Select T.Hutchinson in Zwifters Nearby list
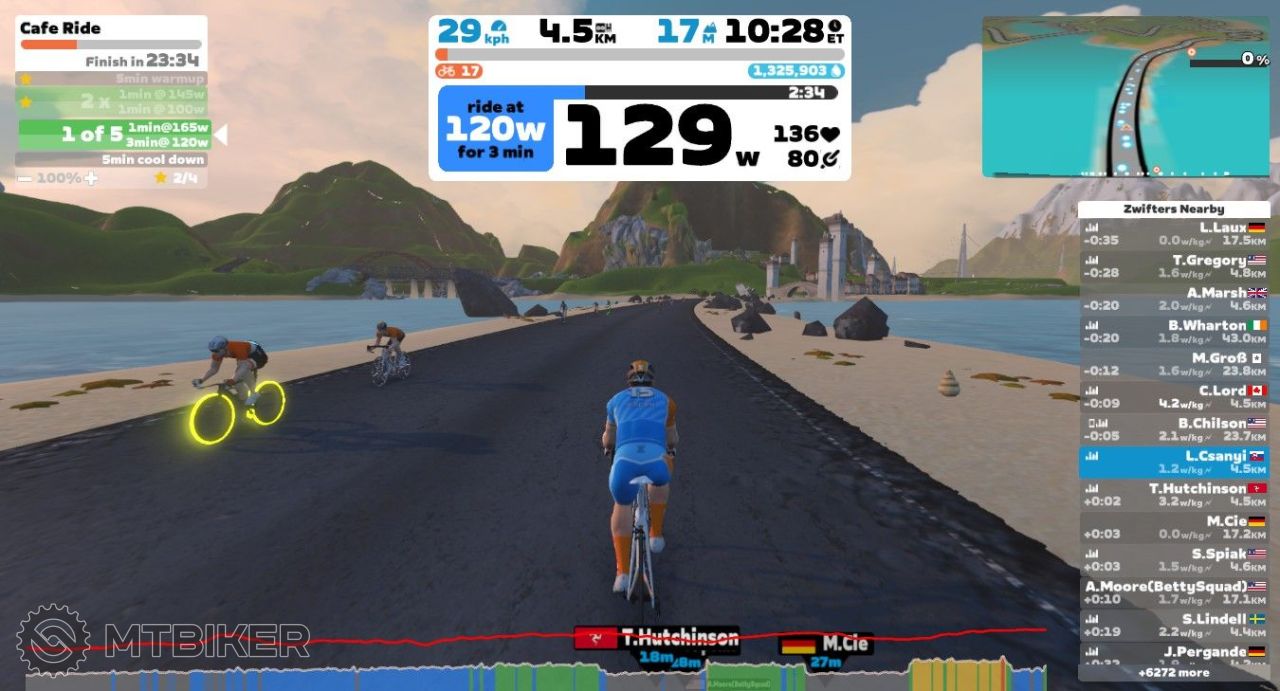The width and height of the screenshot is (1280, 691). pyautogui.click(x=1174, y=494)
